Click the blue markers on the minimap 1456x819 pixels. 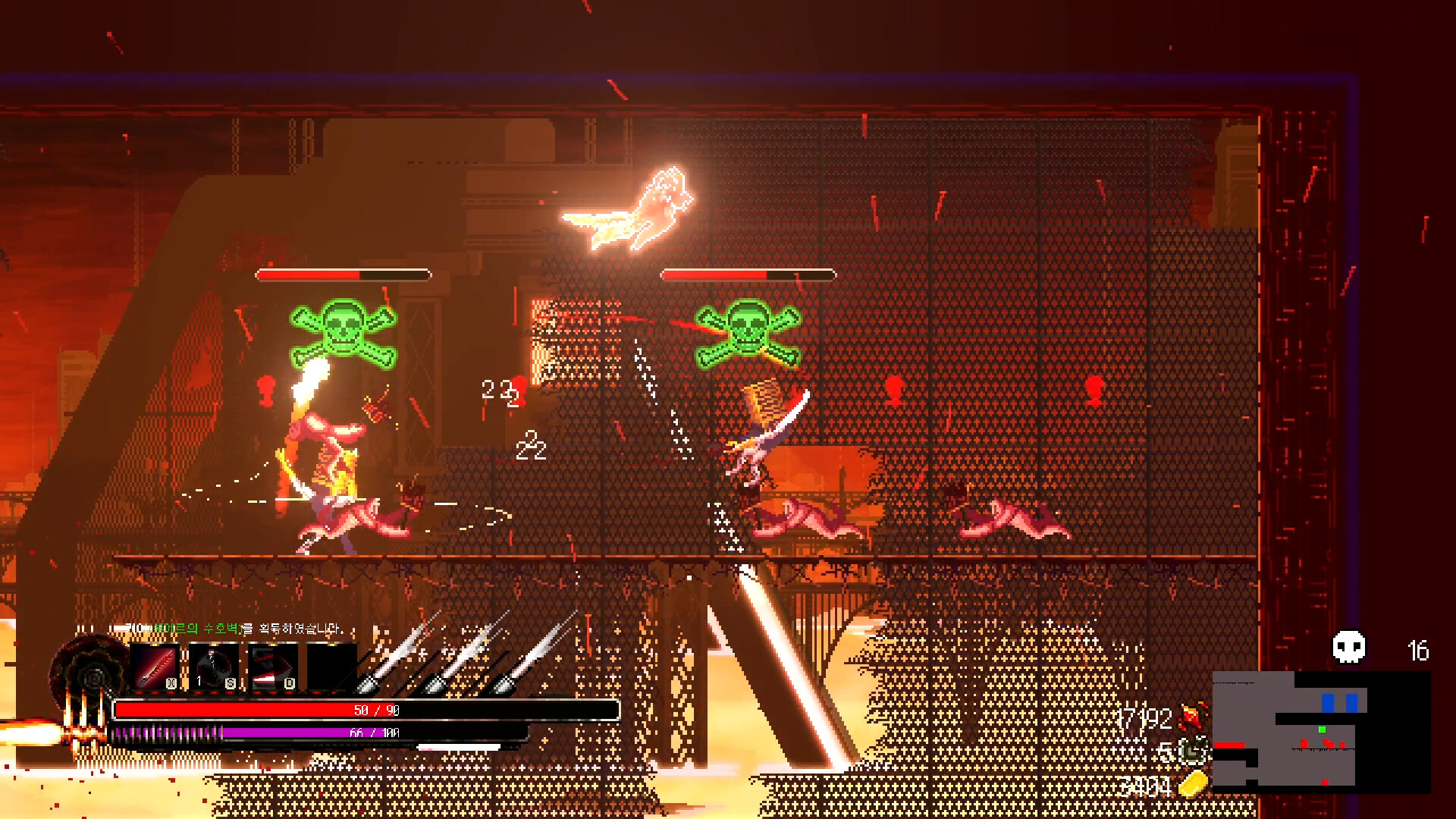pos(1339,702)
